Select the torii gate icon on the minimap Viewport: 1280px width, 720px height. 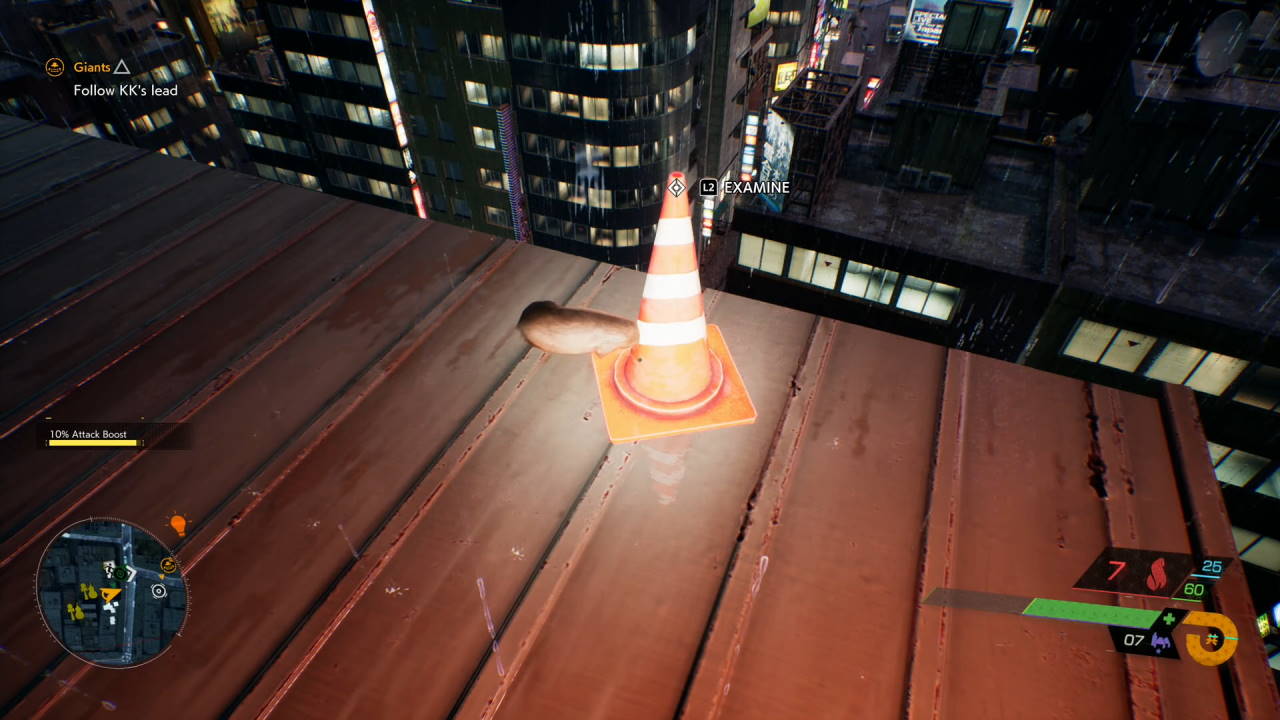click(x=168, y=566)
